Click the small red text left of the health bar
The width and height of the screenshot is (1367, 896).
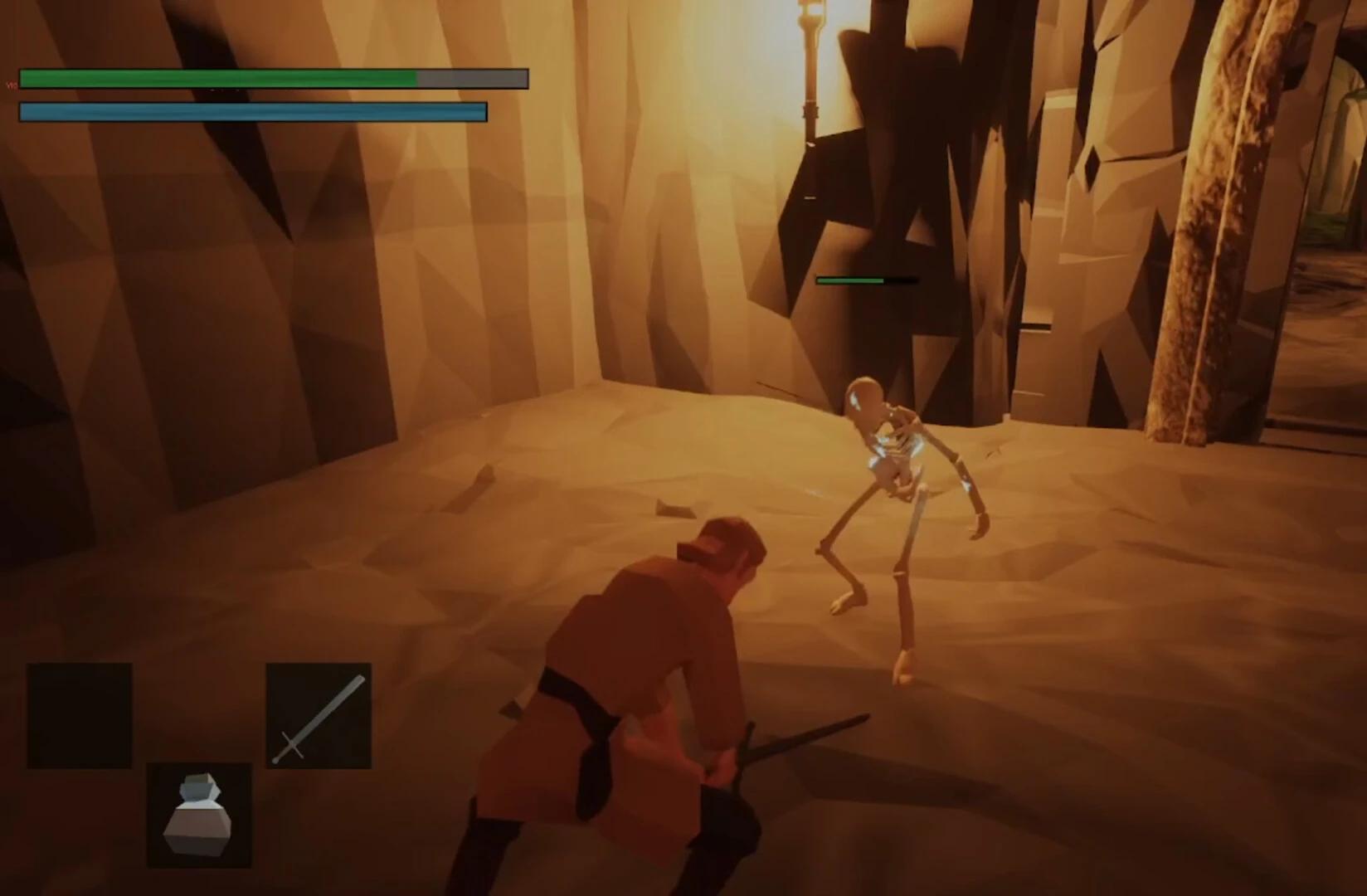pos(11,83)
